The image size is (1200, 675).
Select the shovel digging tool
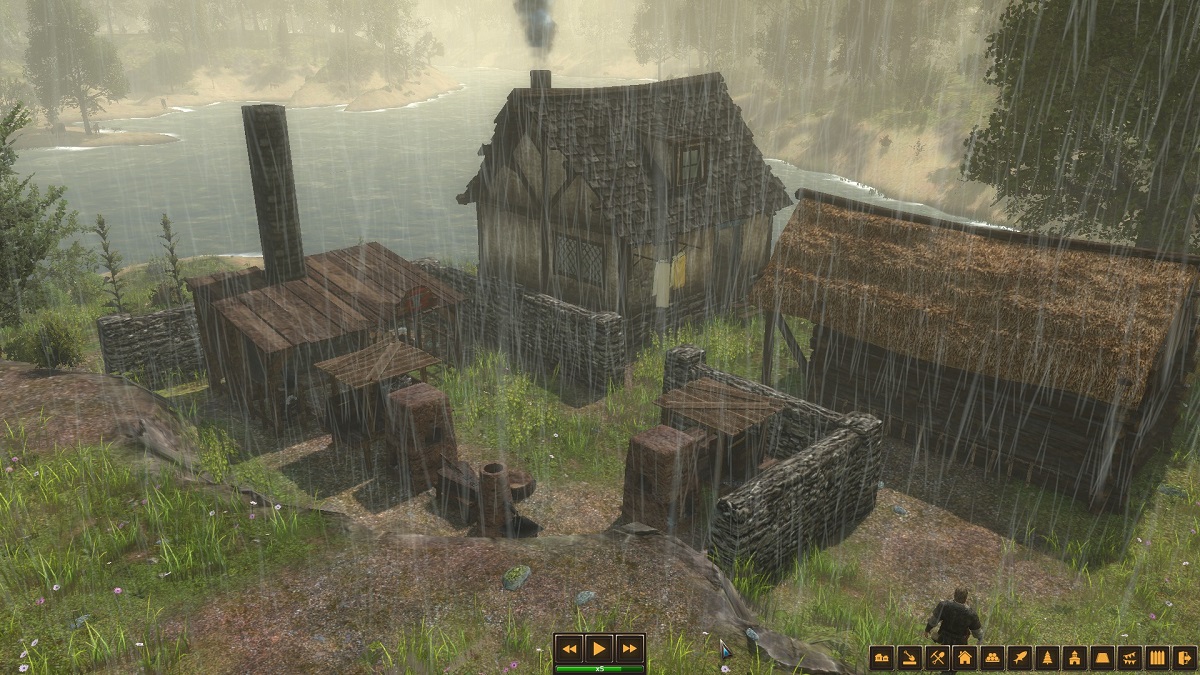coord(909,658)
